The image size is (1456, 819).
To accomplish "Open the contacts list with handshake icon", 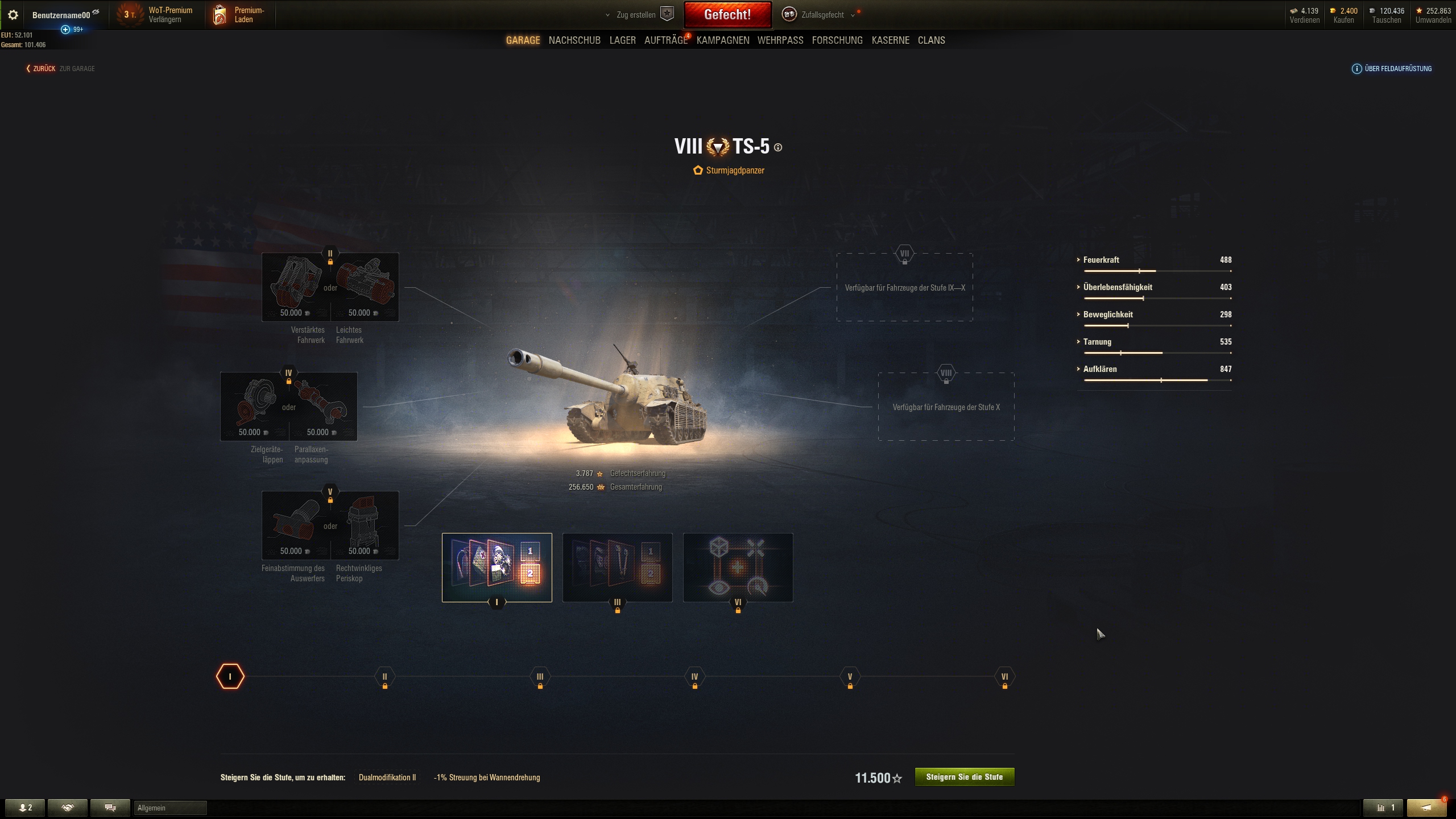I will pyautogui.click(x=68, y=807).
